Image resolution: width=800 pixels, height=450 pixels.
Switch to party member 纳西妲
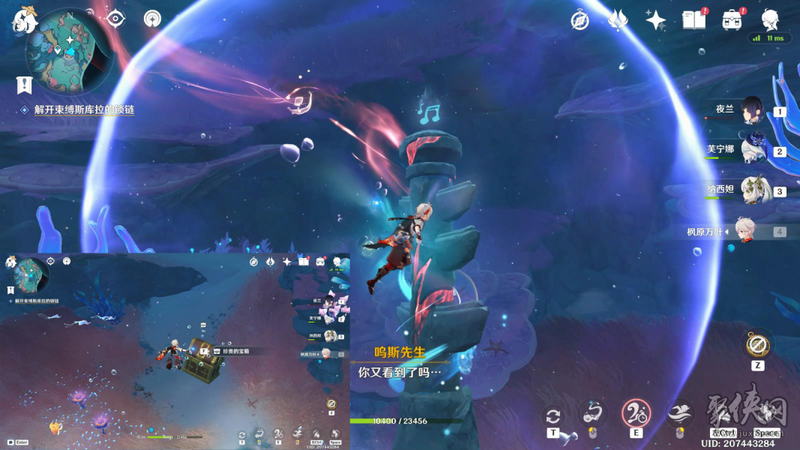[752, 190]
